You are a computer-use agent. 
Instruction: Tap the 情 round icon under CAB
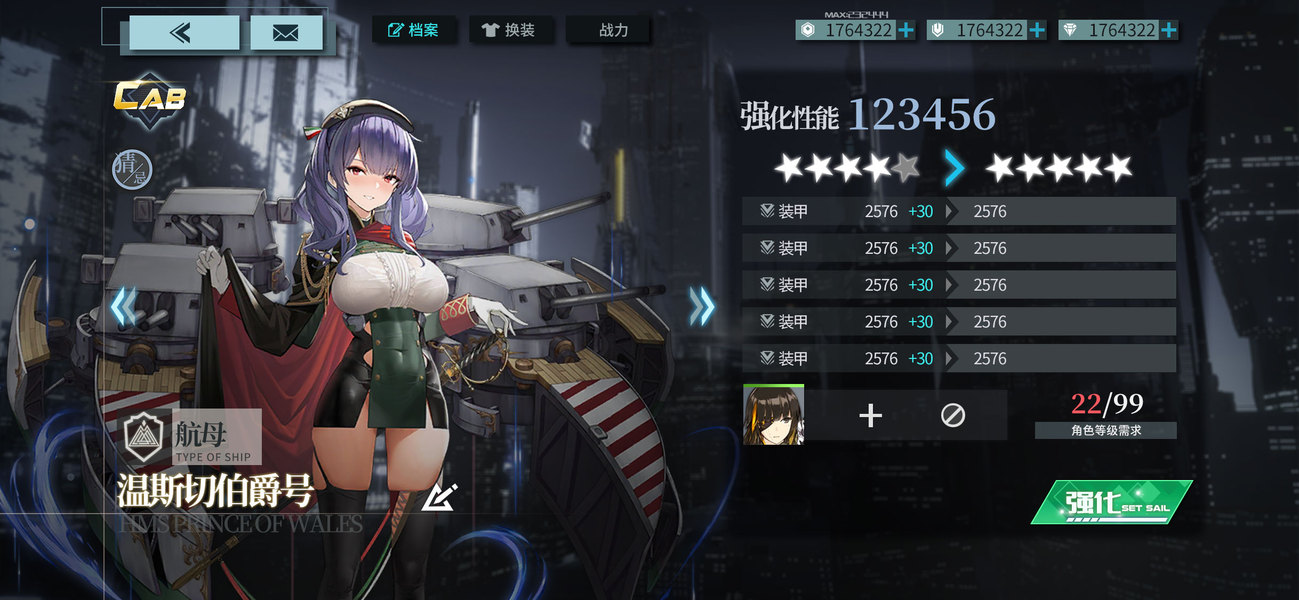(132, 167)
